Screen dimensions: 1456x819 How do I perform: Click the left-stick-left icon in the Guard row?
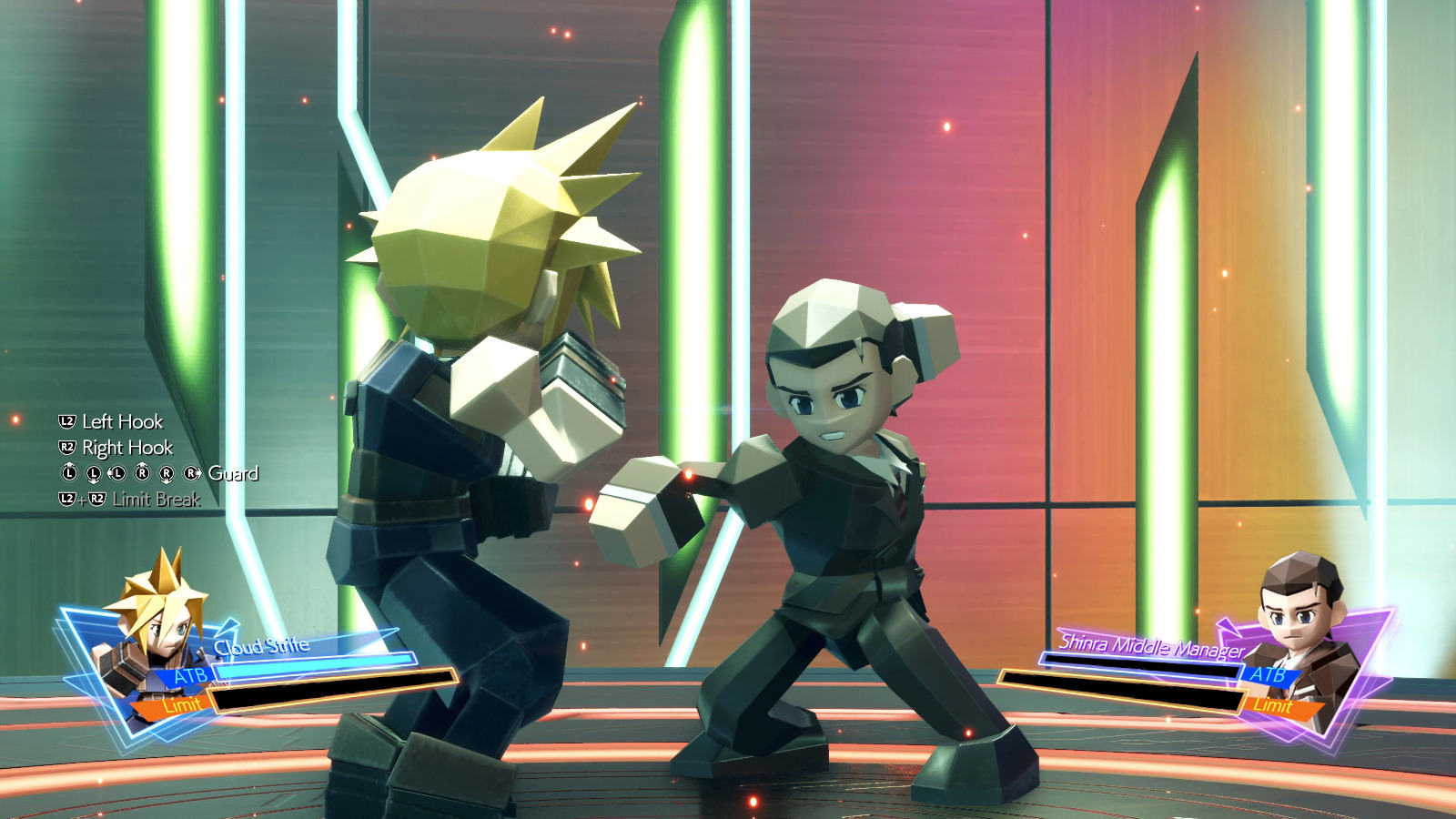[118, 473]
